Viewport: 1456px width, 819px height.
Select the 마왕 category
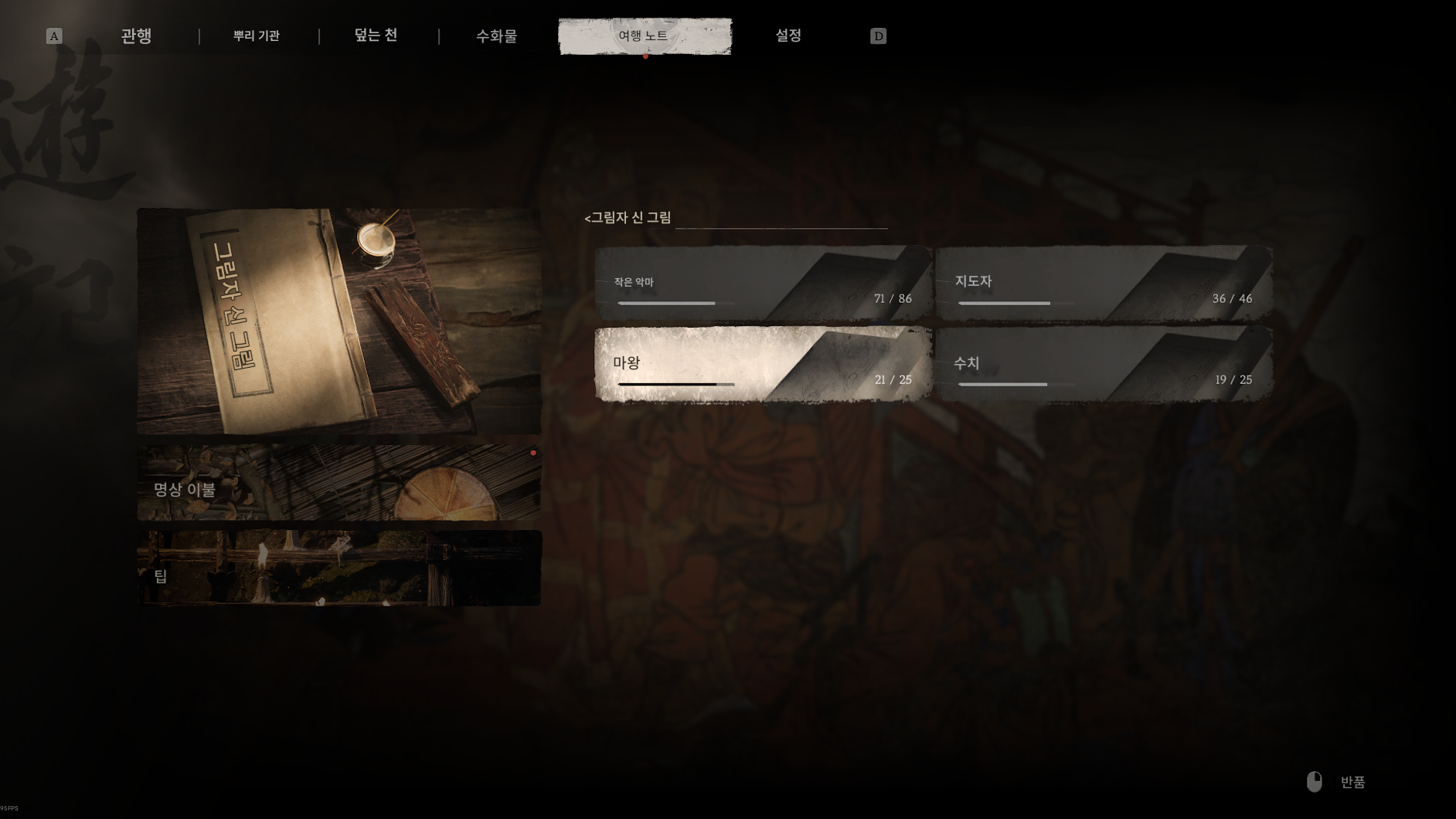pos(763,364)
